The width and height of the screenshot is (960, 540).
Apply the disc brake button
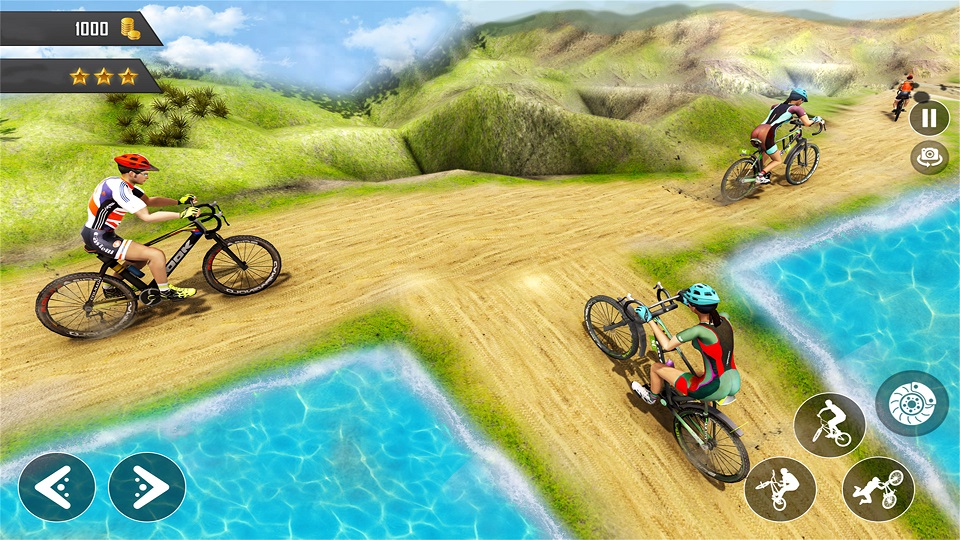[911, 403]
